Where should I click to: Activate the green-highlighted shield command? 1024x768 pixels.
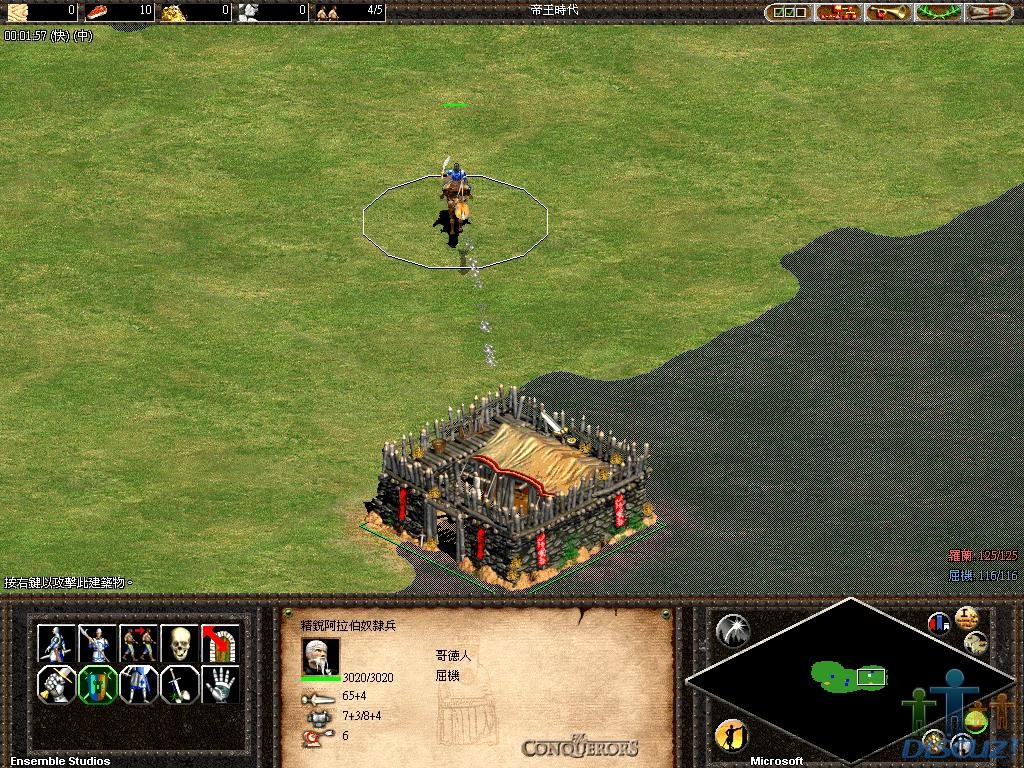tap(98, 684)
